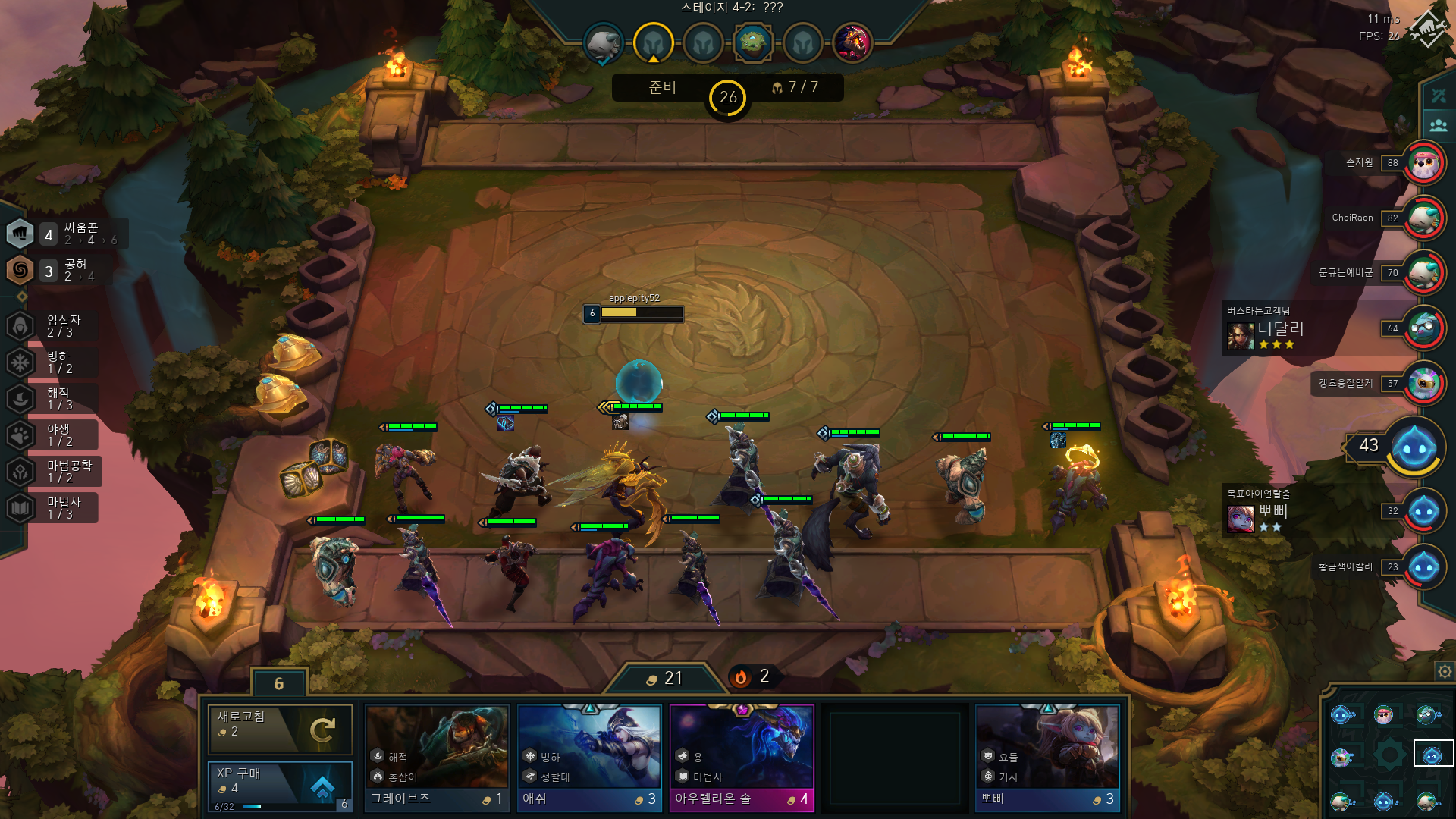Inspect the 암살자 trait
This screenshot has width=1456, height=819.
[x=52, y=326]
